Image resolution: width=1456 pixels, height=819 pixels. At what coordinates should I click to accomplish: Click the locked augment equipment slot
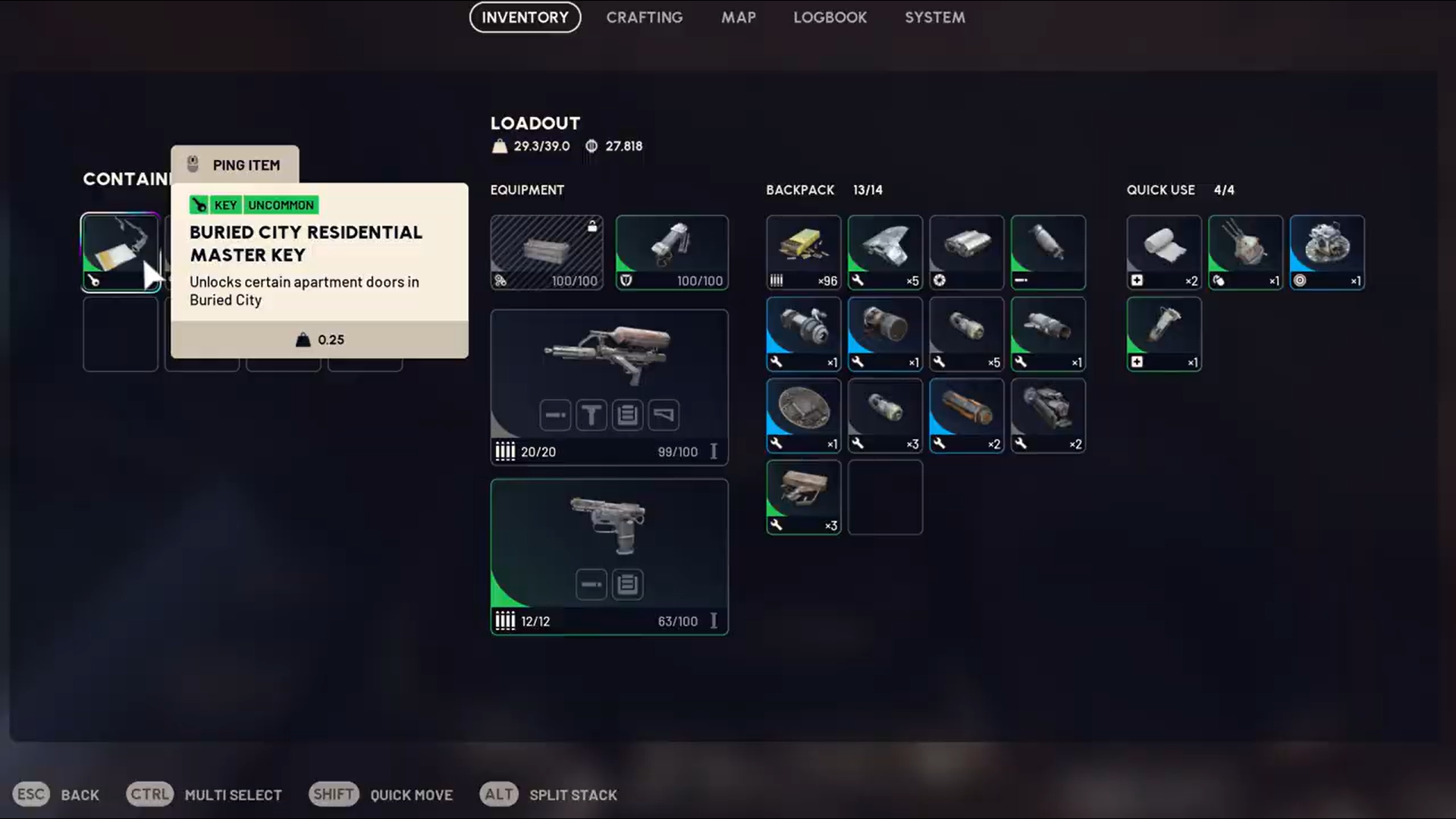546,253
